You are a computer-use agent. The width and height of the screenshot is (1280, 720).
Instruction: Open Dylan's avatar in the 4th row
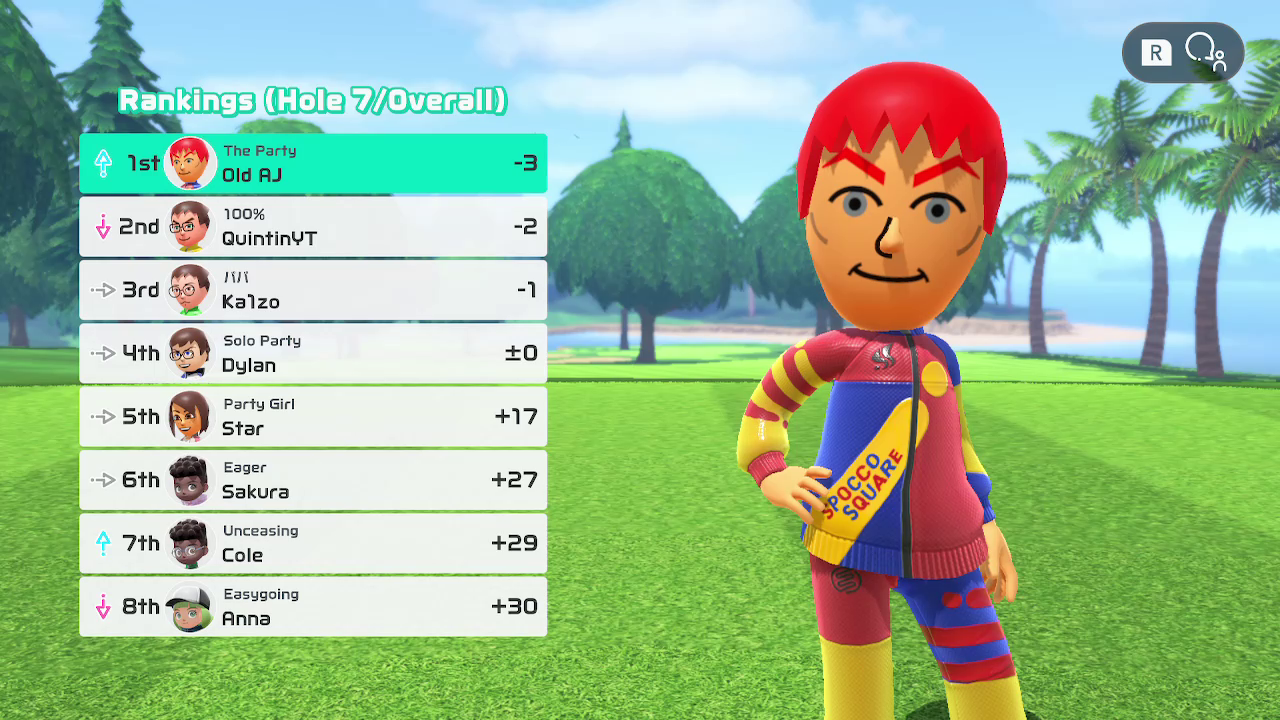pyautogui.click(x=190, y=354)
